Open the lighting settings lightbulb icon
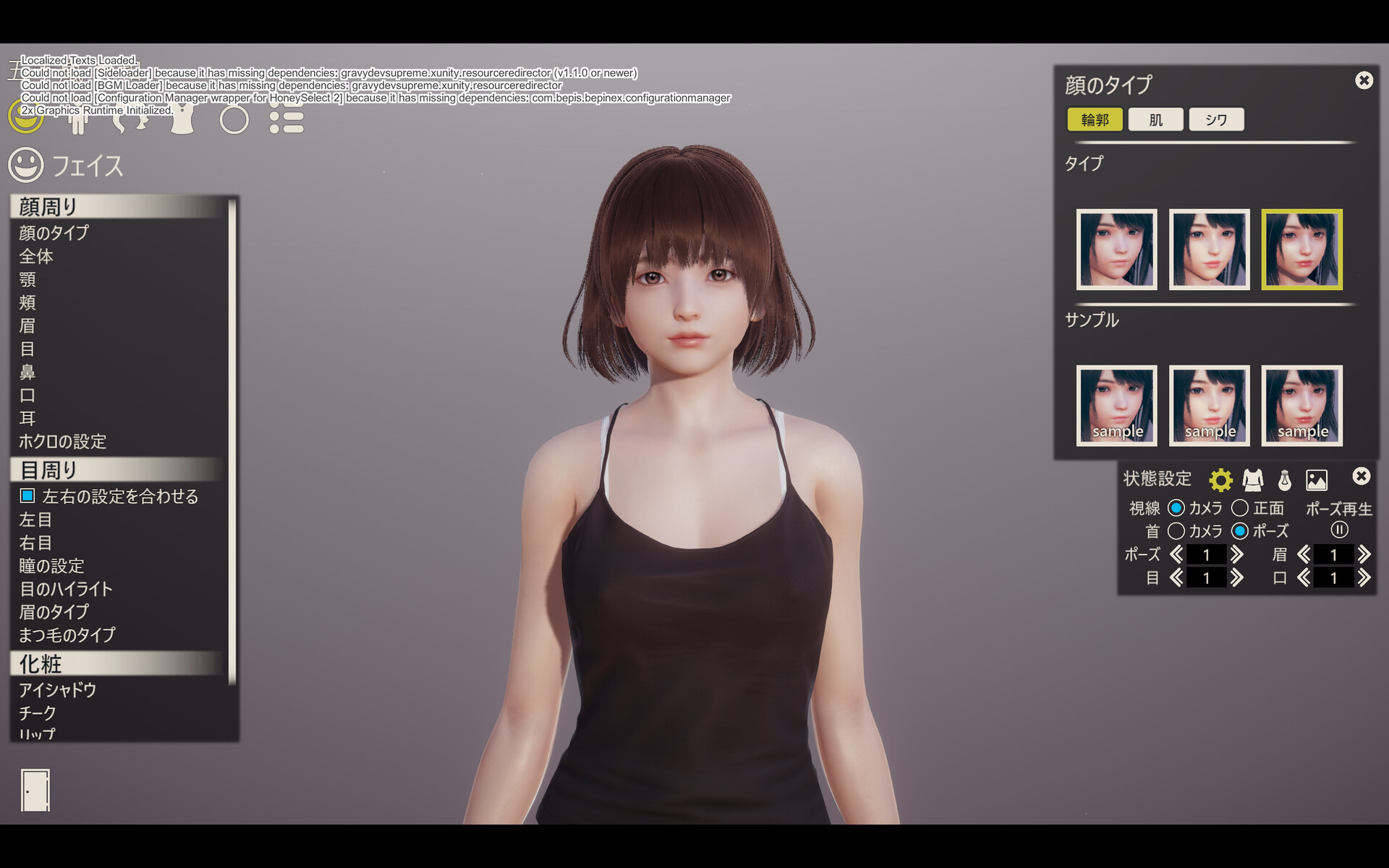This screenshot has height=868, width=1389. 1285,480
